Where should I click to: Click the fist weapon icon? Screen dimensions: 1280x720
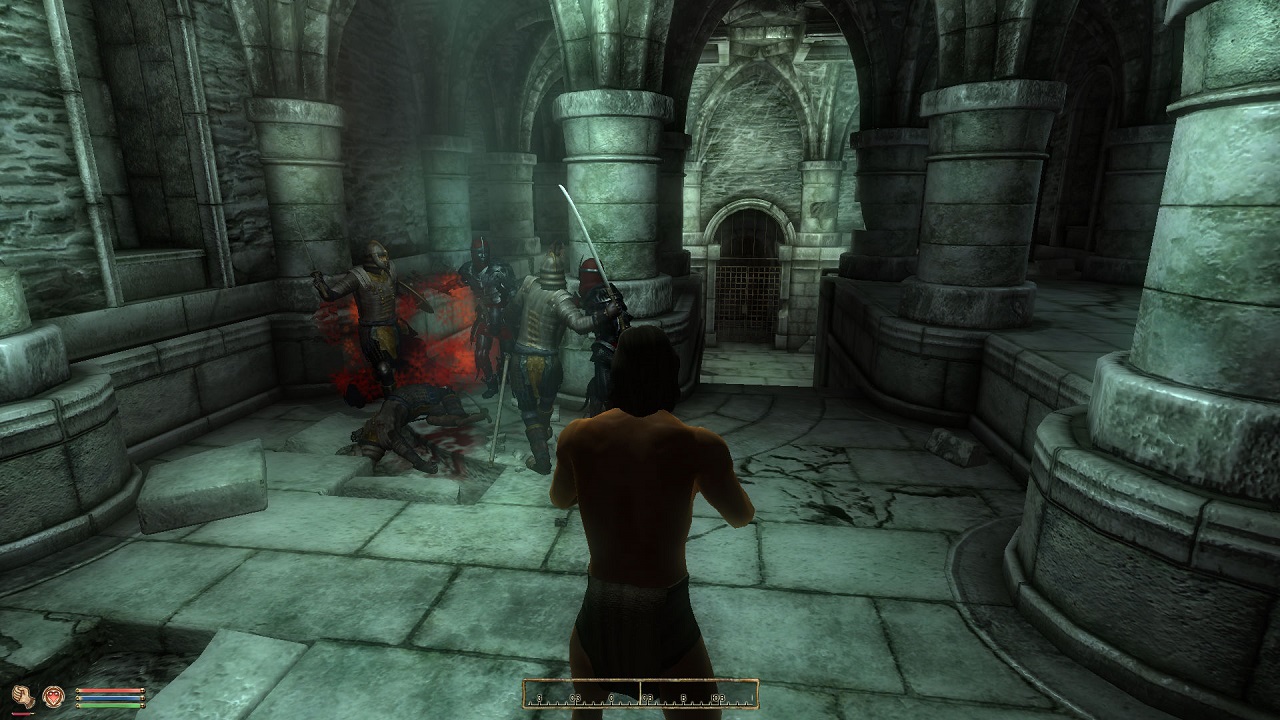(x=24, y=695)
